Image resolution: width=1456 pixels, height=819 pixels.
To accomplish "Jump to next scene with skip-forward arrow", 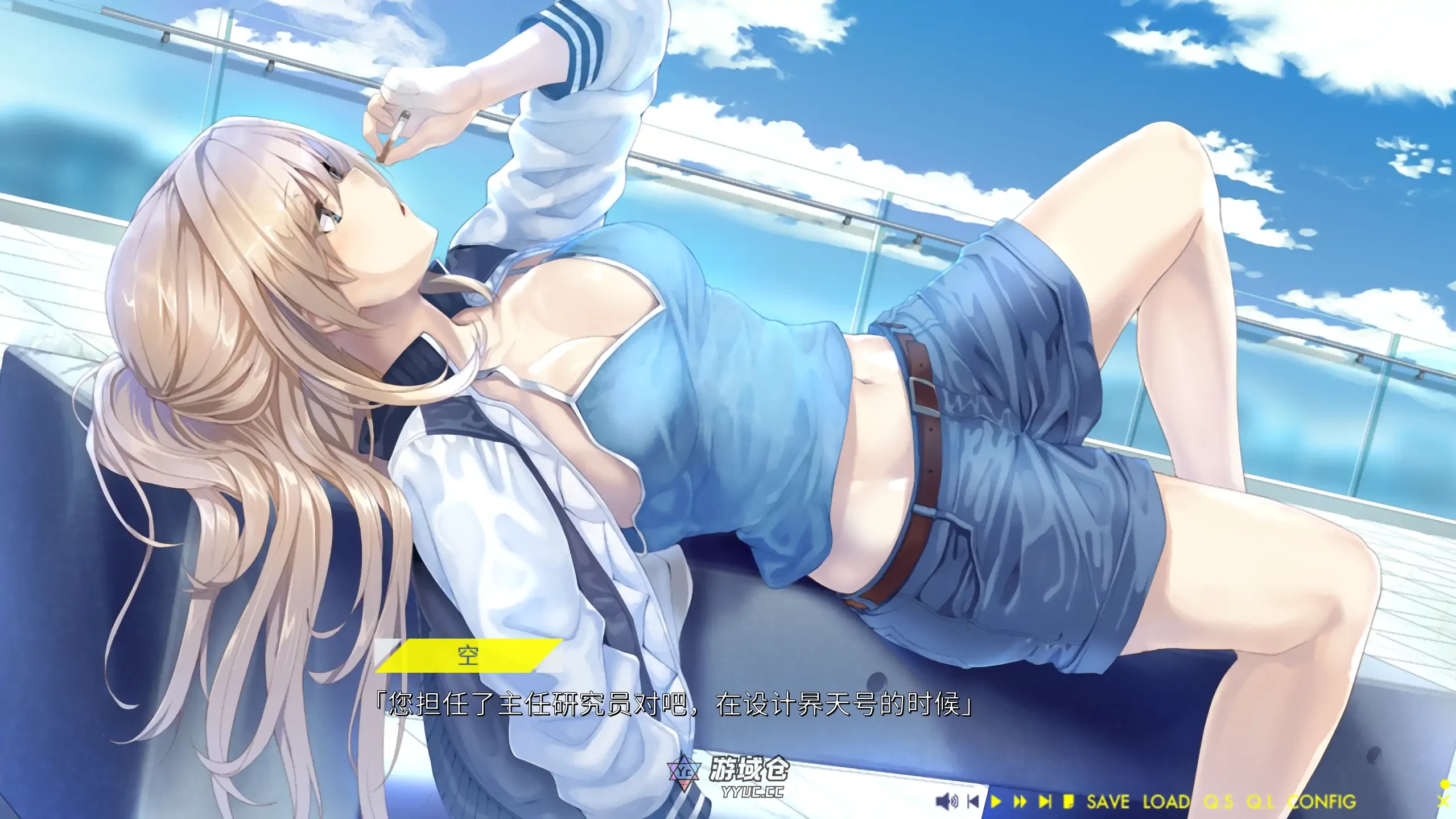I will 1045,802.
